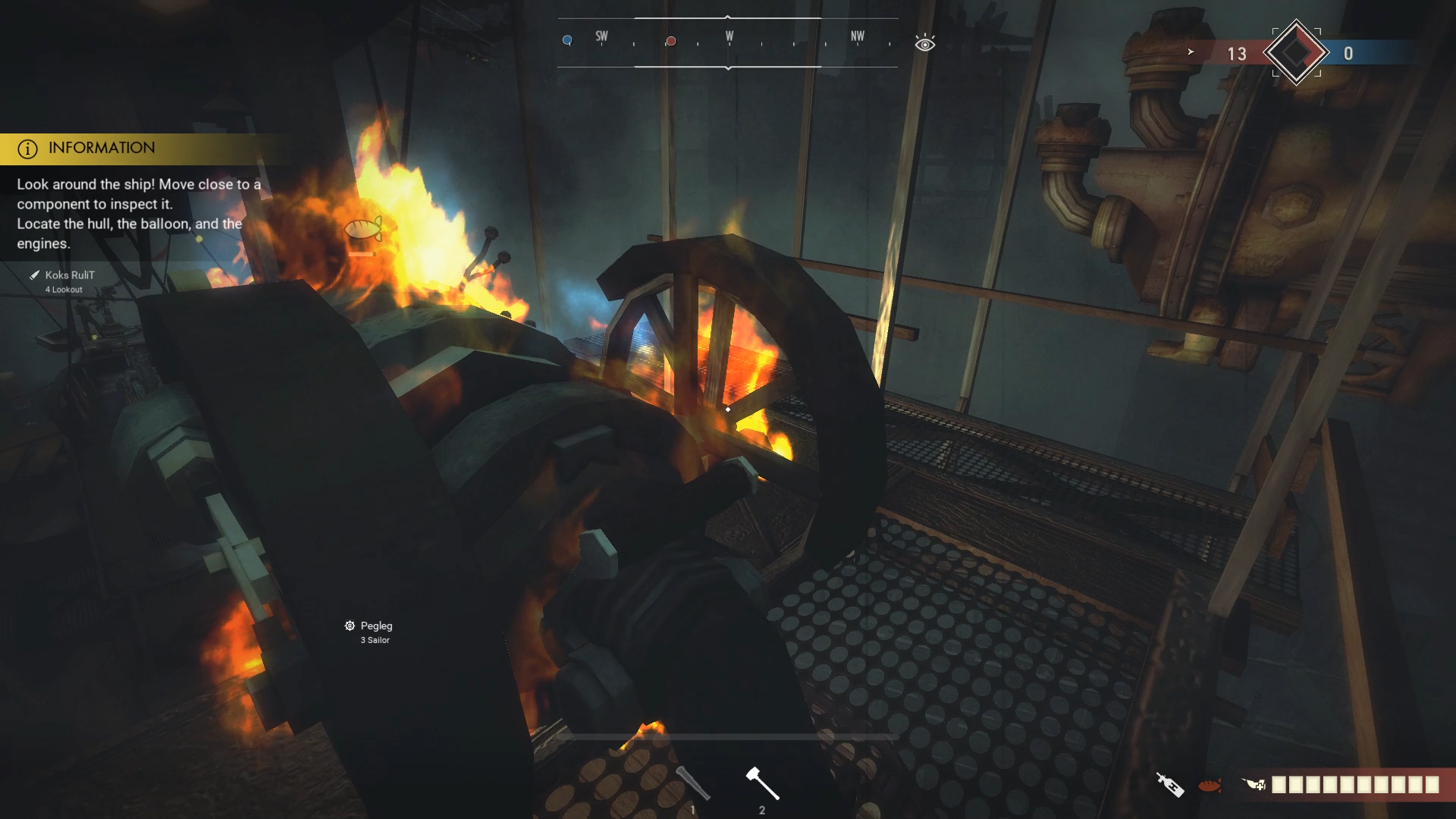Click the team score diamond emblem
Image resolution: width=1456 pixels, height=819 pixels.
1296,53
